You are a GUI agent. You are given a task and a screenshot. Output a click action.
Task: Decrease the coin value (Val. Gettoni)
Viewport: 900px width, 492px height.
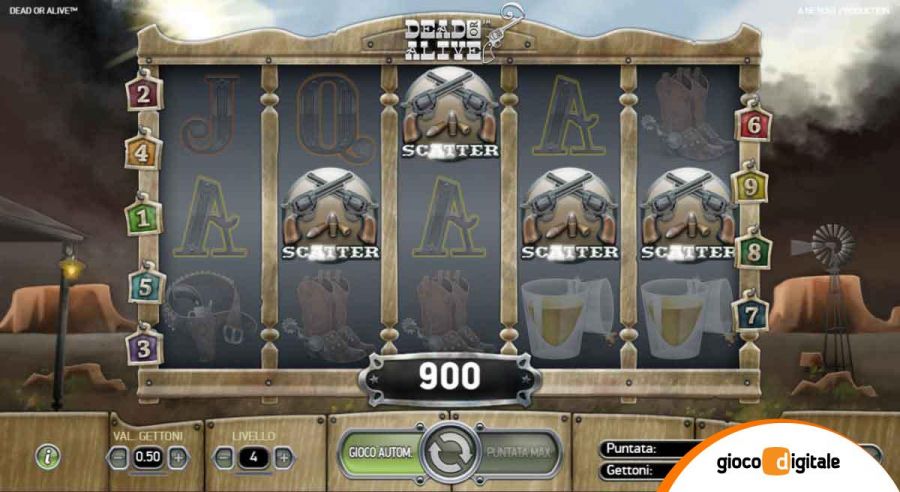pos(119,457)
